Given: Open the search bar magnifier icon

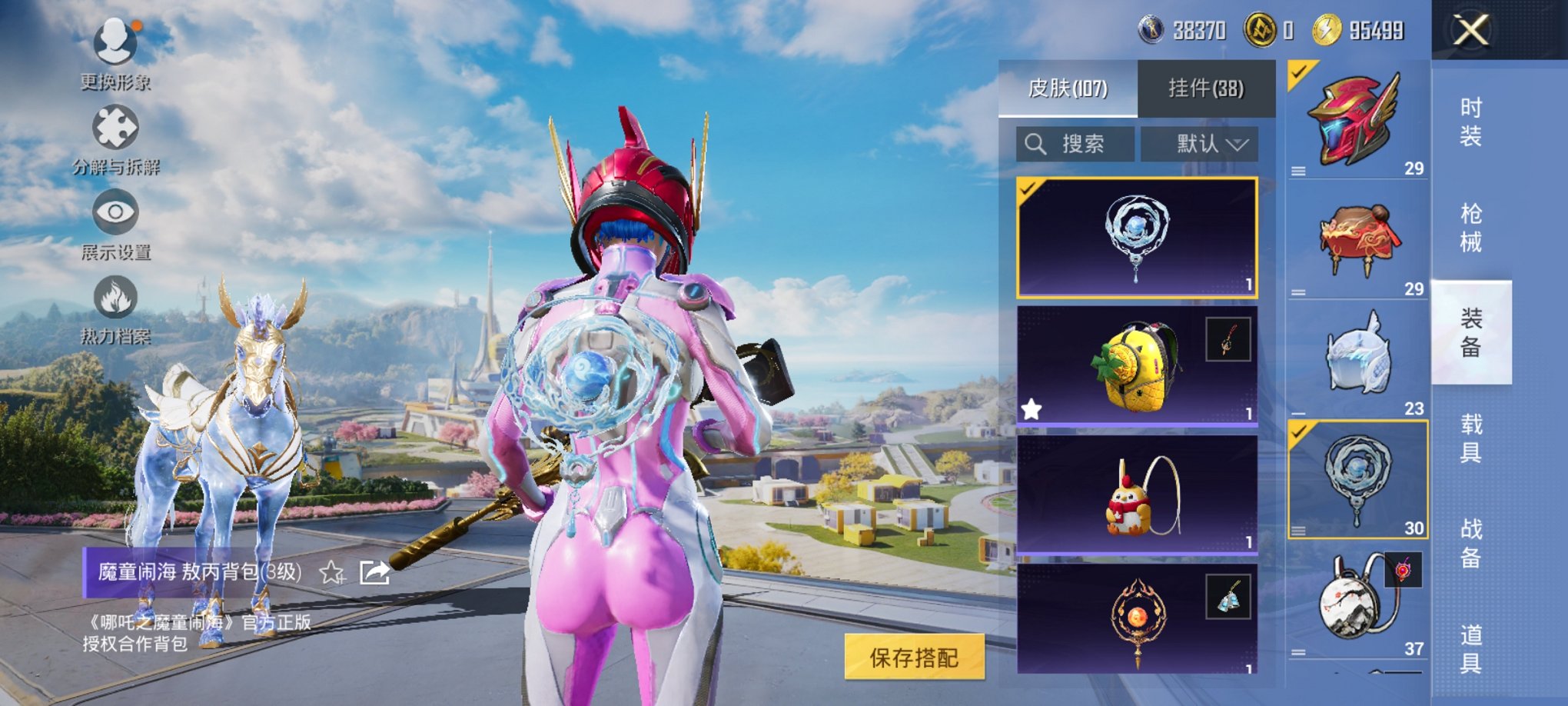Looking at the screenshot, I should point(1036,144).
